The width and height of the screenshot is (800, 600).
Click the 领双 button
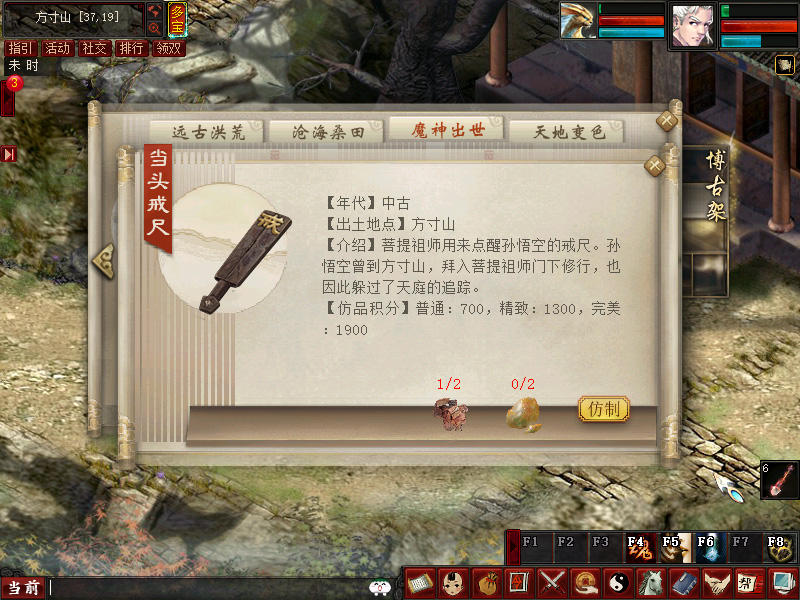point(168,48)
